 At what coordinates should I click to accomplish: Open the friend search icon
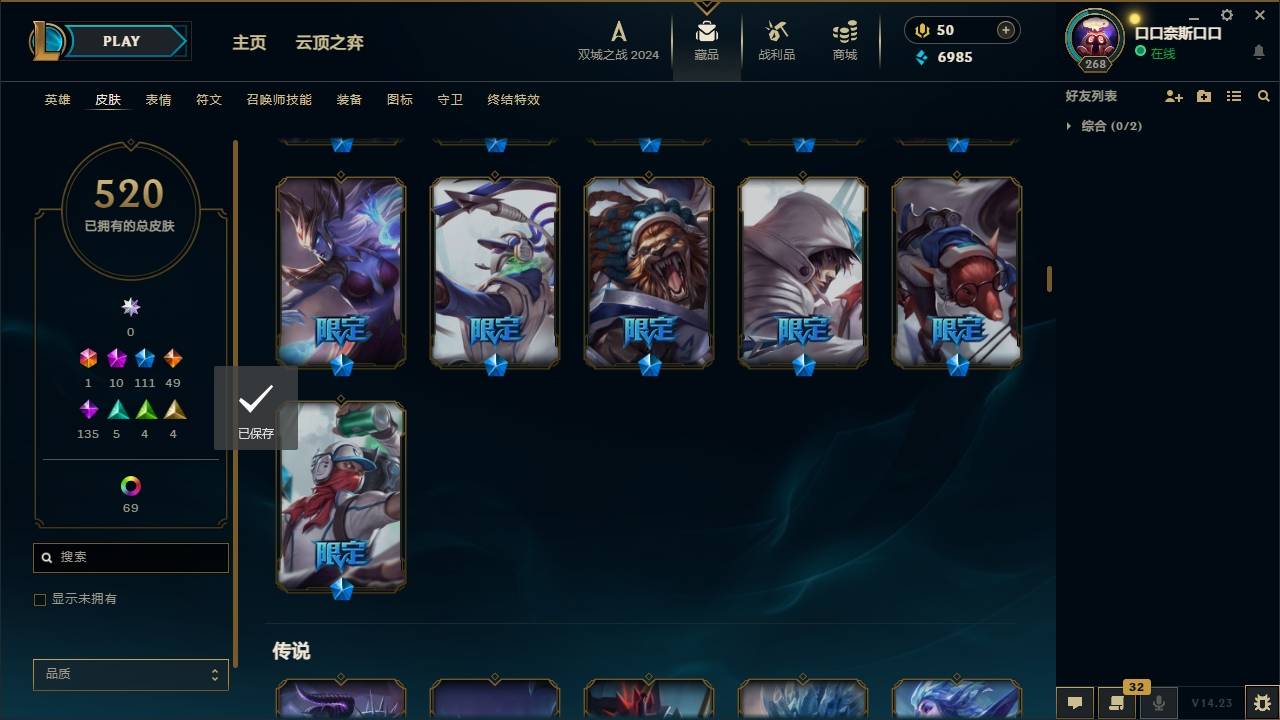click(x=1264, y=96)
